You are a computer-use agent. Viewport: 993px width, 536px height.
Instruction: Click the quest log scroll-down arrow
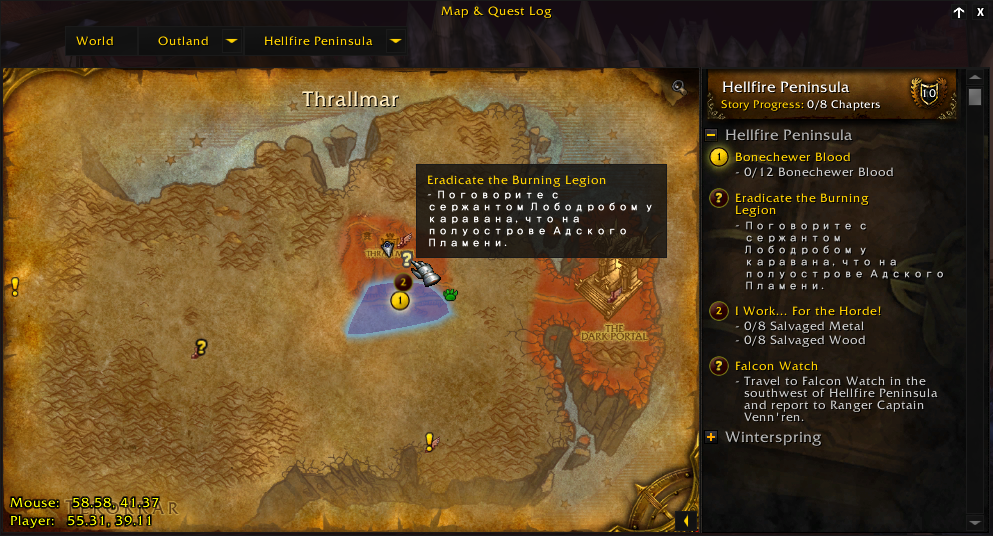coord(976,521)
